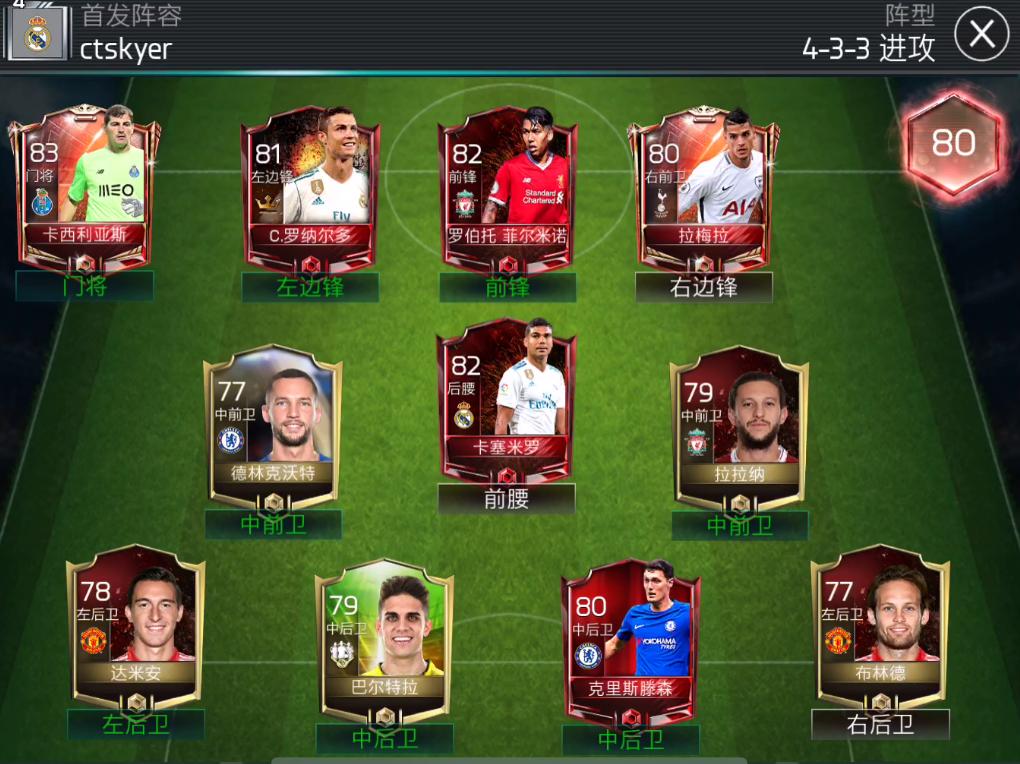Image resolution: width=1020 pixels, height=764 pixels.
Task: Select 罗伯托 菲尔米诺 striker card
Action: click(x=508, y=185)
